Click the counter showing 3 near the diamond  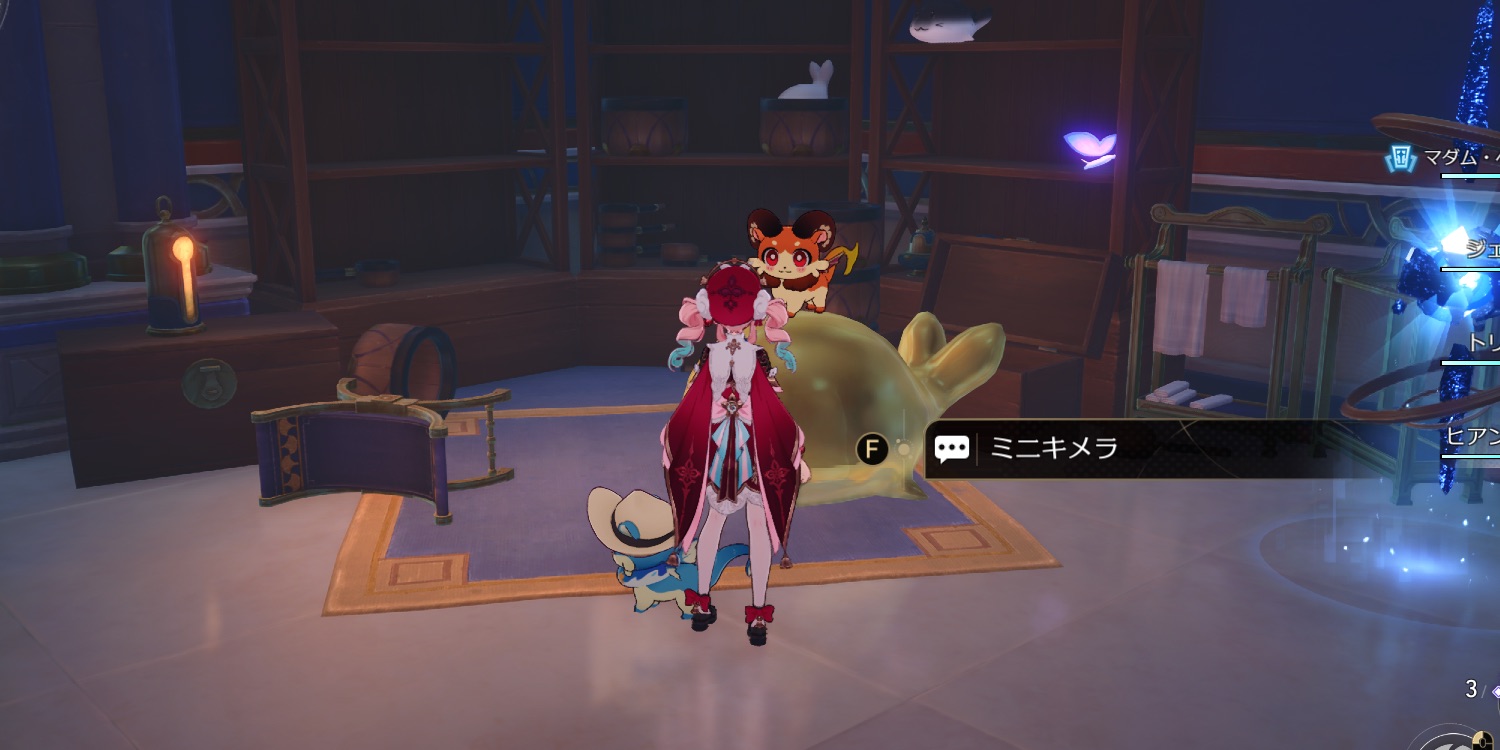pos(1471,688)
